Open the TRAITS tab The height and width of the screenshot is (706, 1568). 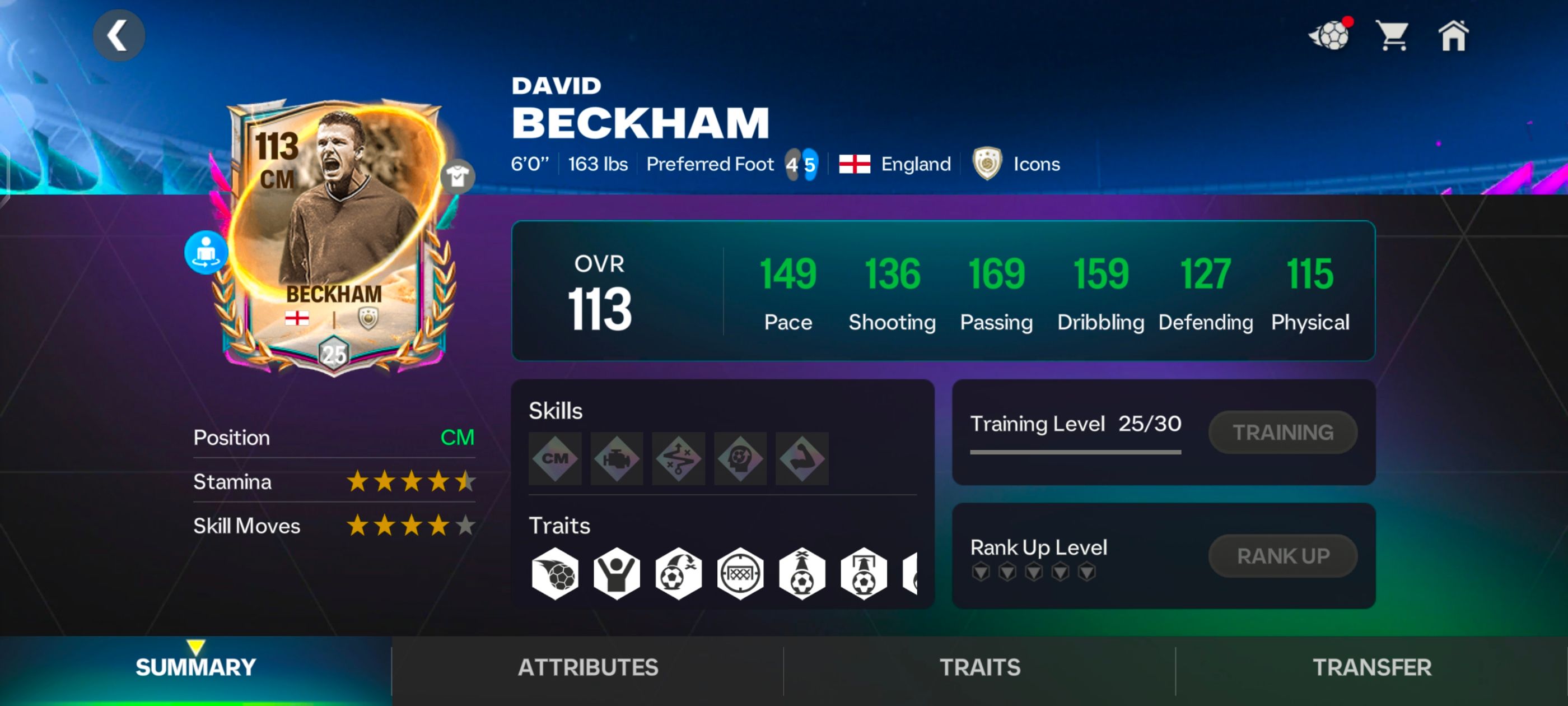tap(979, 667)
